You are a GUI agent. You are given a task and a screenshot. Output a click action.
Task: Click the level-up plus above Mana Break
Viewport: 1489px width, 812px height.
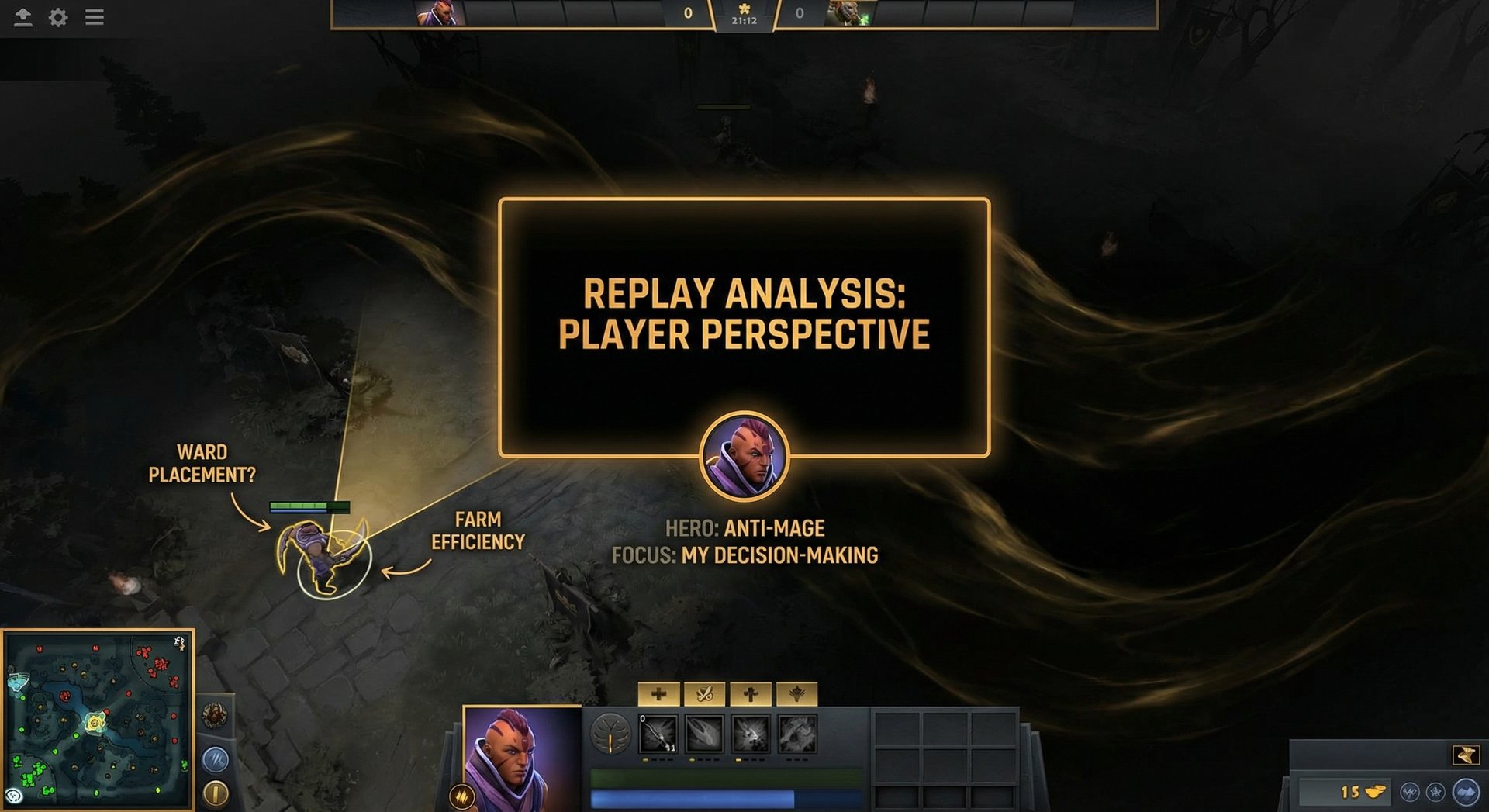point(658,695)
